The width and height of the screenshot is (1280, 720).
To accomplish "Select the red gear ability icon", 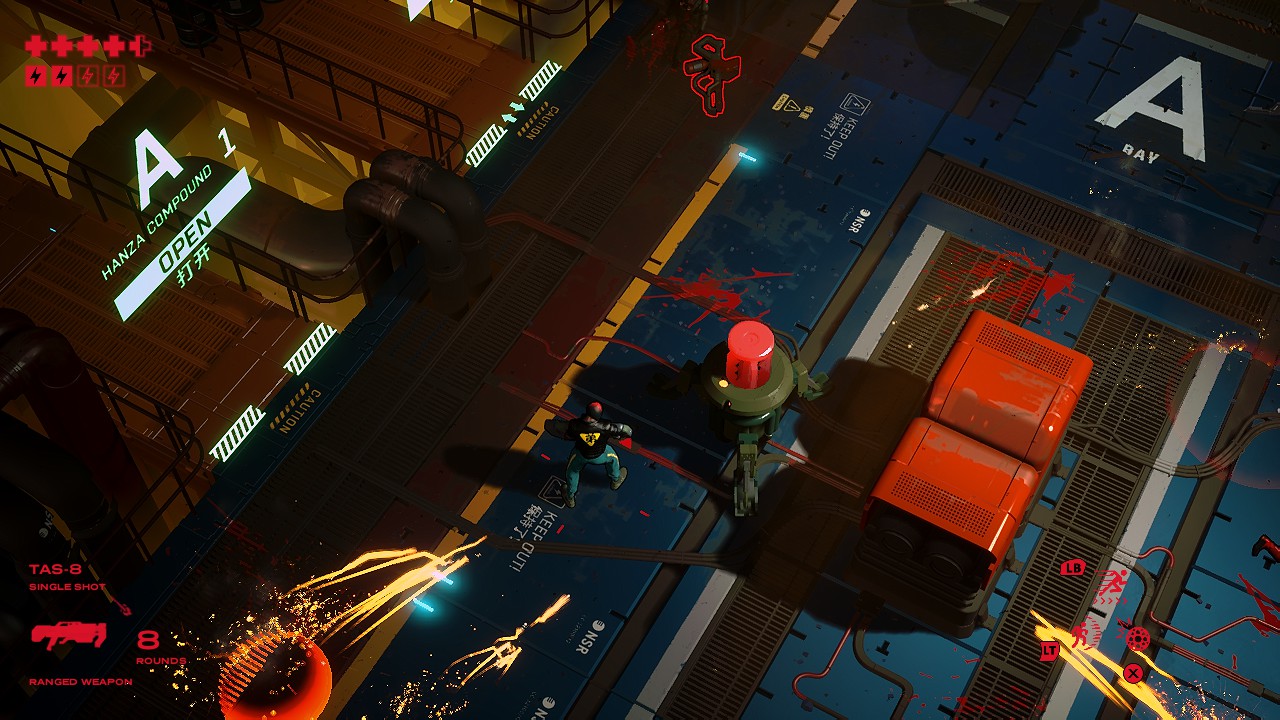I will pos(1138,638).
